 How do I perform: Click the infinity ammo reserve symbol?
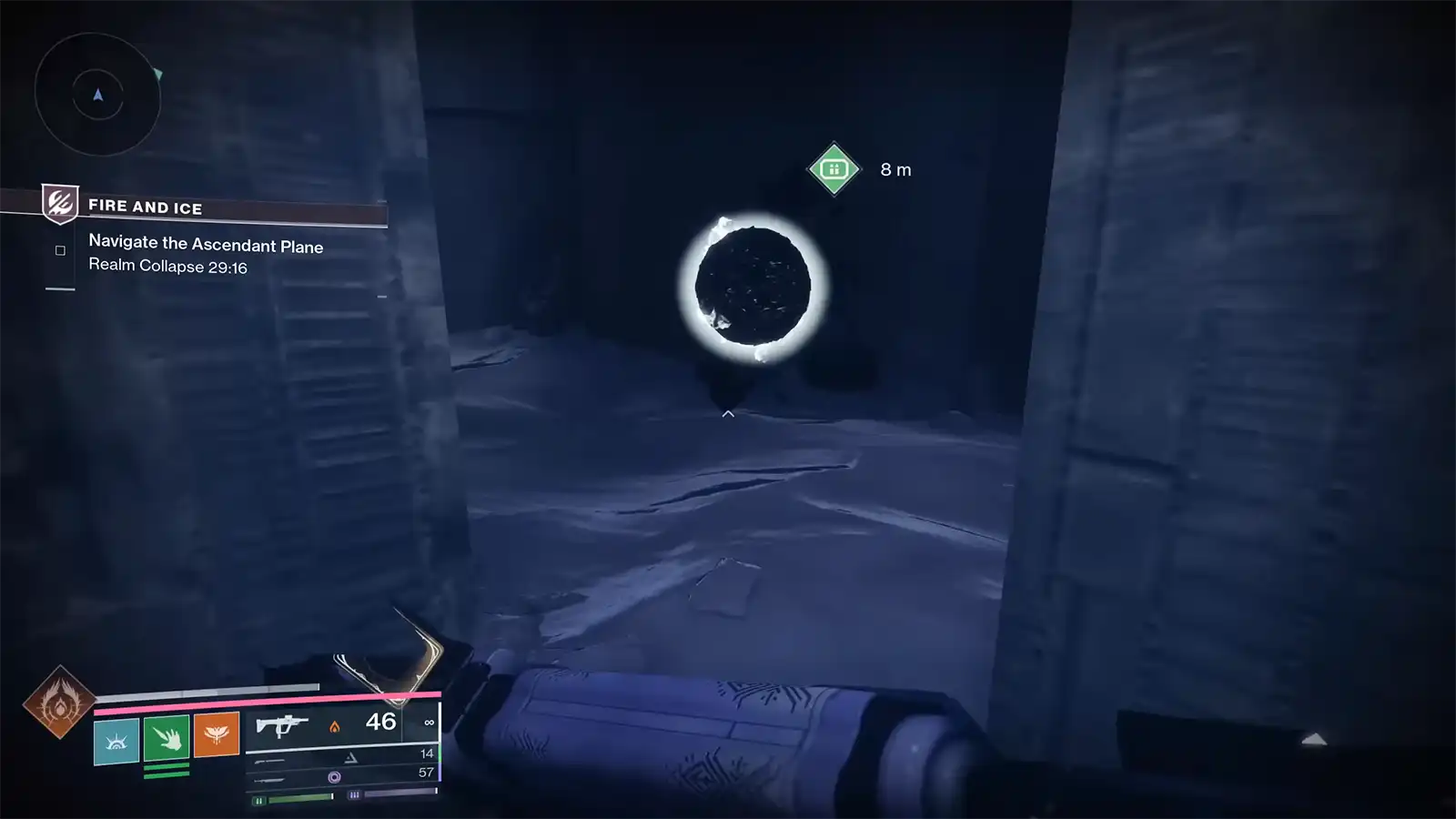[x=428, y=723]
